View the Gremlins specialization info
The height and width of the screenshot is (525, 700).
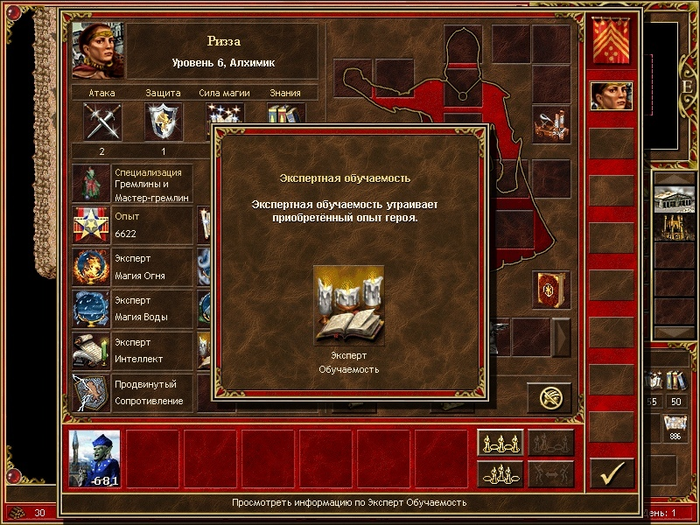click(92, 184)
